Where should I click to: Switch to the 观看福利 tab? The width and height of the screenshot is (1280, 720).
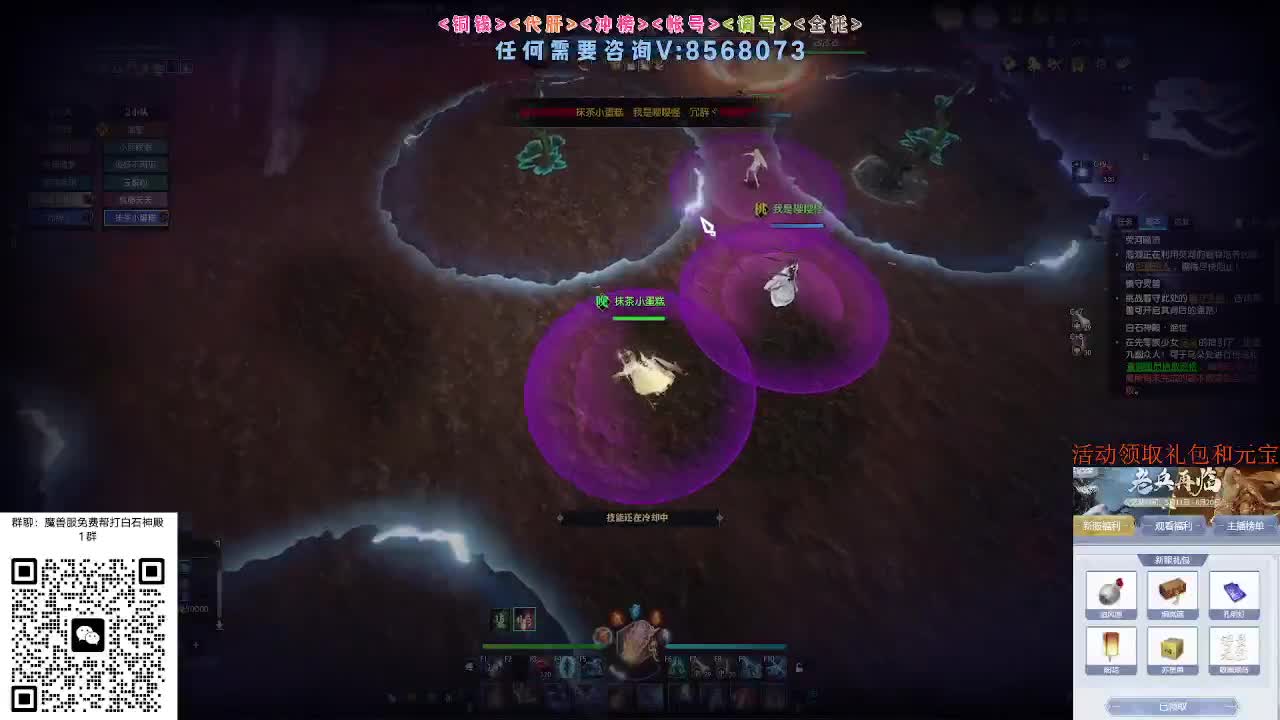[1173, 527]
